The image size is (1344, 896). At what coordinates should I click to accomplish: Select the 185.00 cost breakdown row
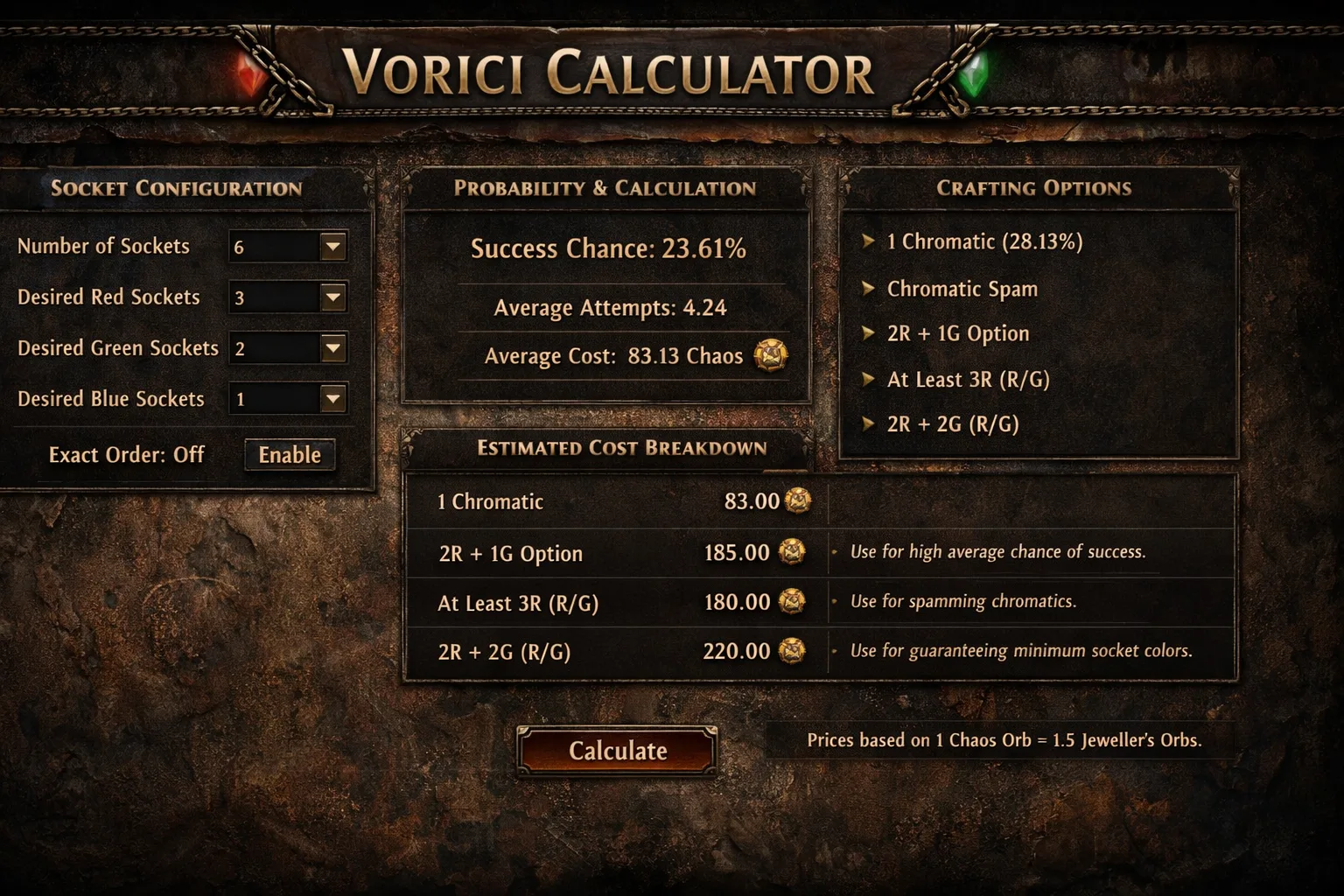click(612, 553)
